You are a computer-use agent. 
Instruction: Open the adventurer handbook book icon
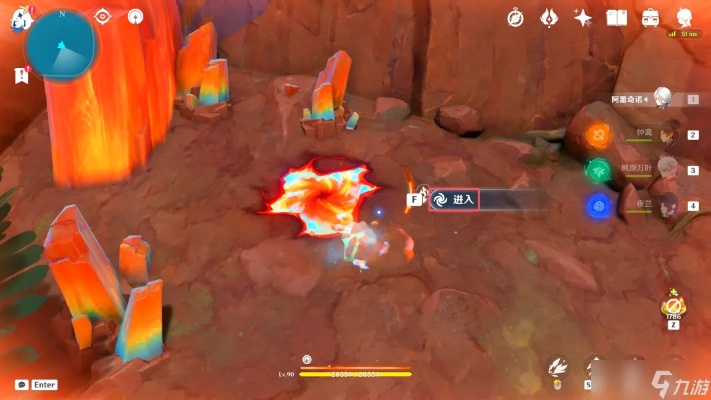[x=616, y=18]
